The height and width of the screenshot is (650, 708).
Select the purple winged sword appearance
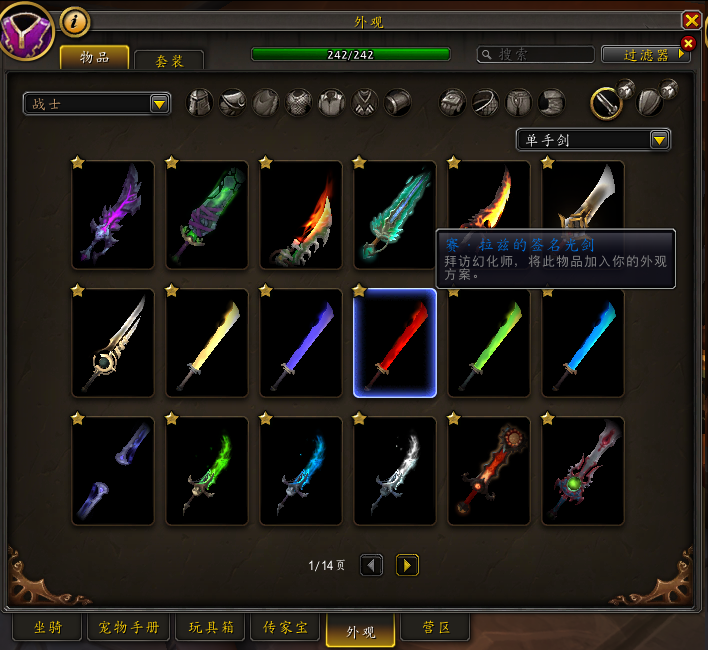click(x=113, y=215)
